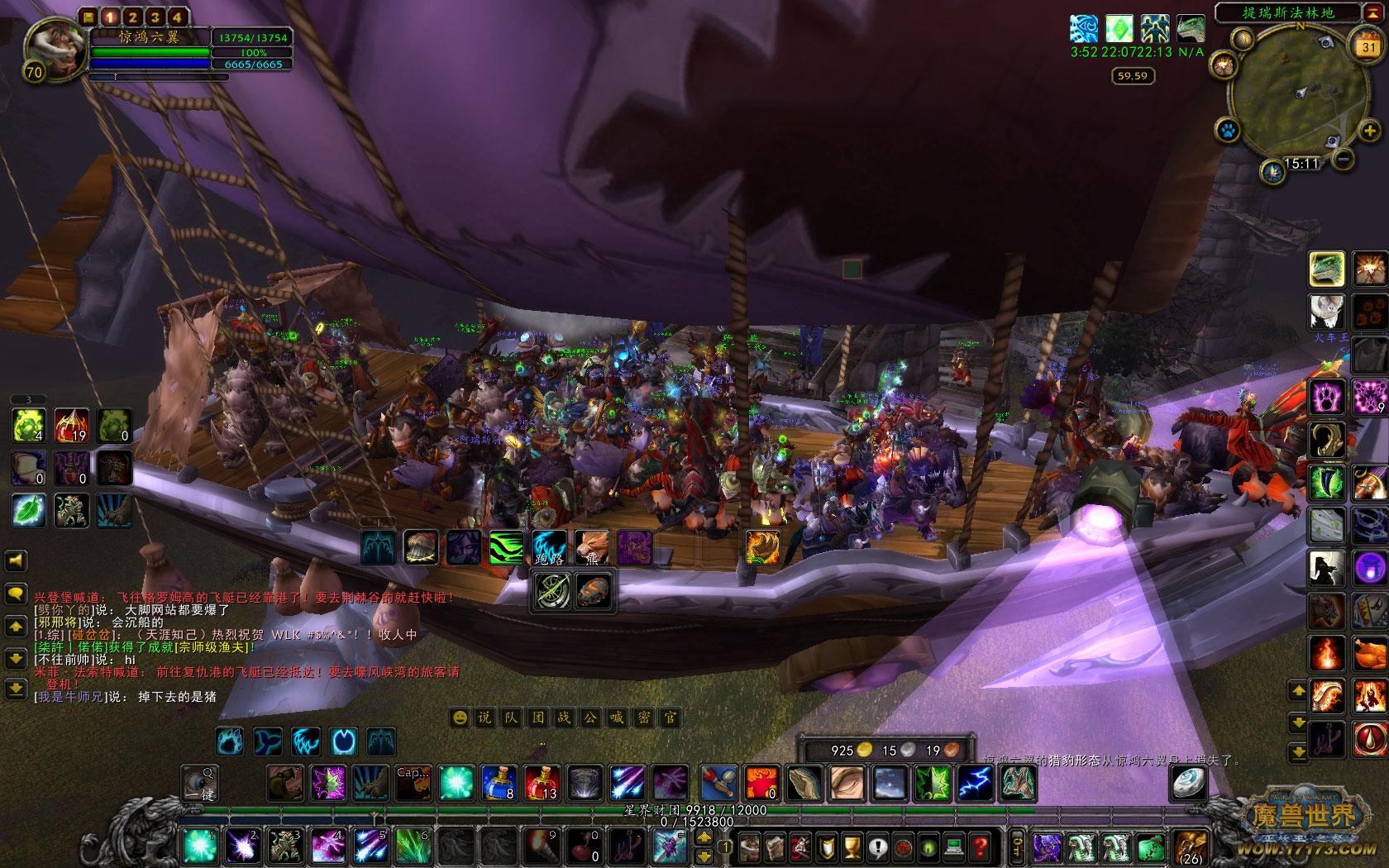Collapse the minimap with the zone-name toggle button

(1368, 13)
